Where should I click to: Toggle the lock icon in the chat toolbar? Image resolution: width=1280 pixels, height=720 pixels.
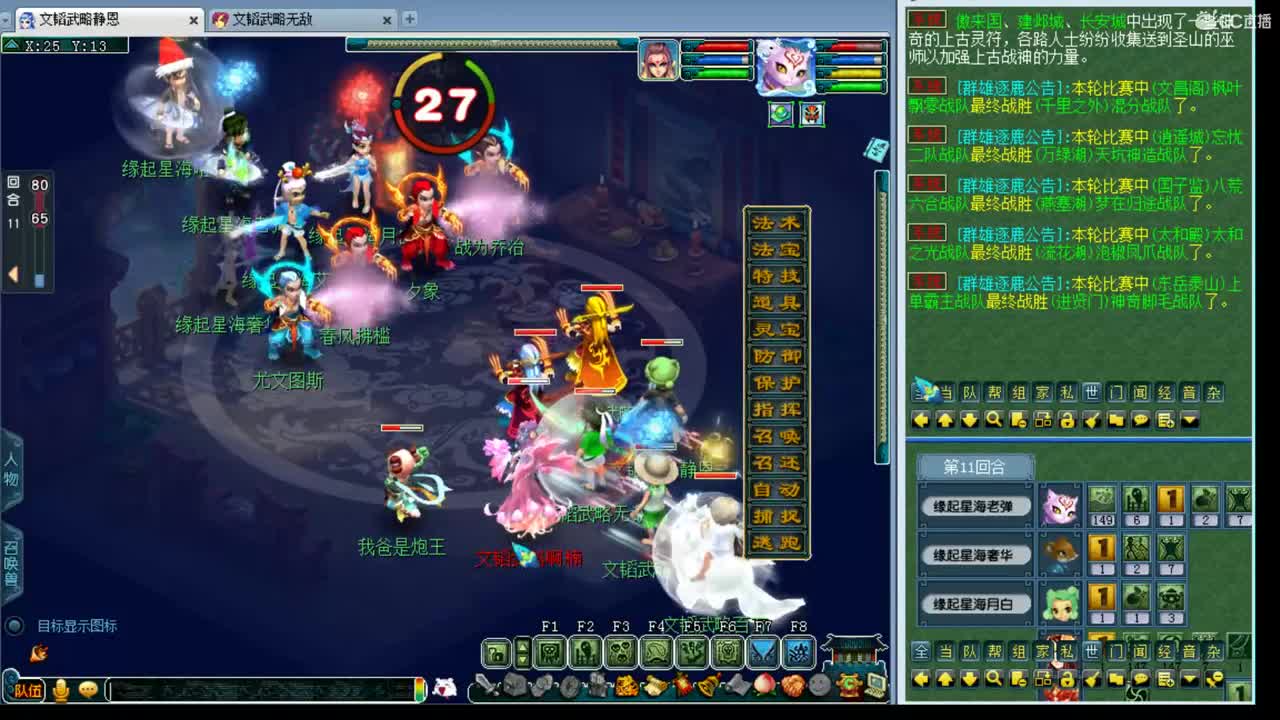(1068, 420)
